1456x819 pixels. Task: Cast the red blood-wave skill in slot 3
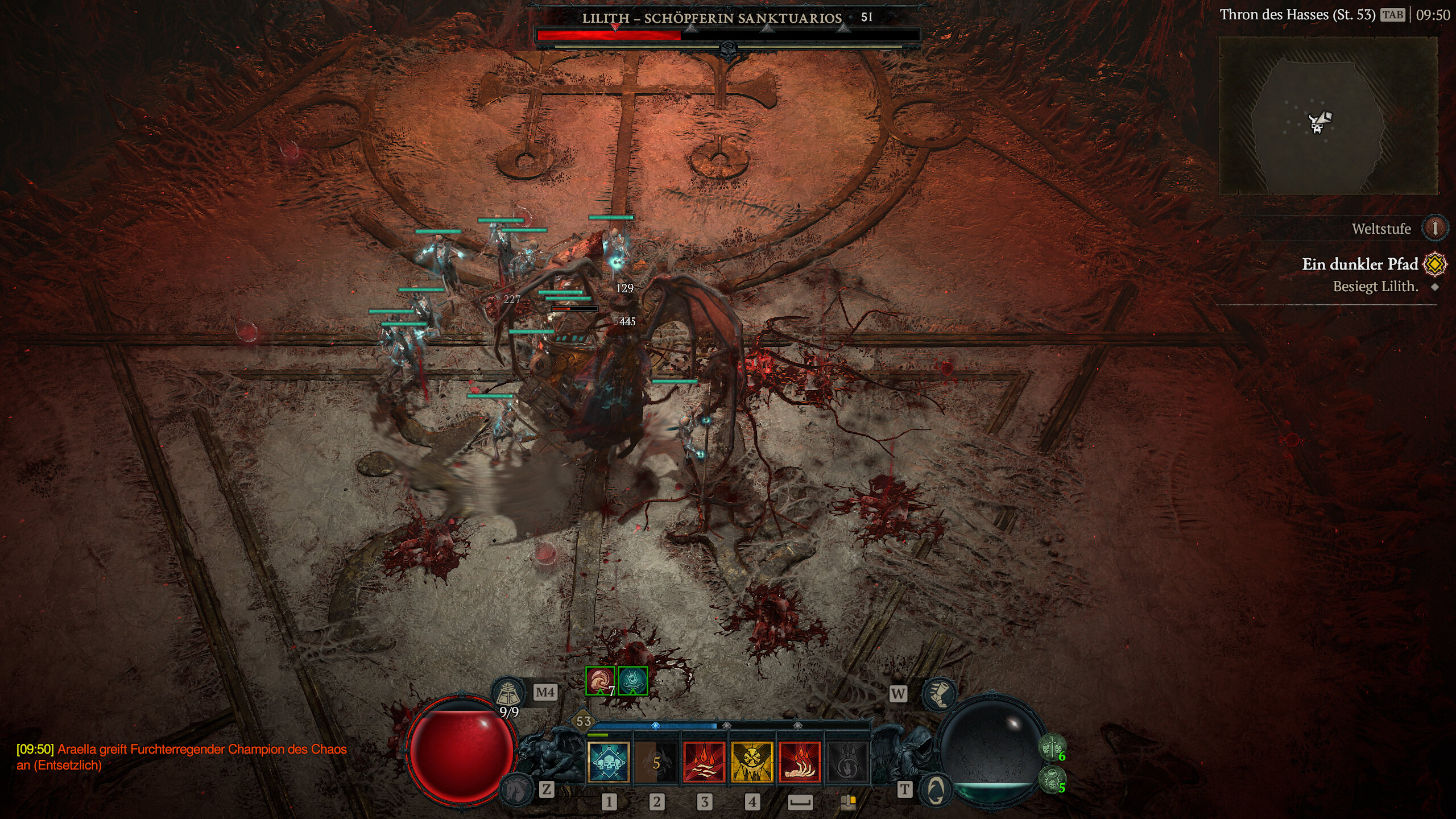click(x=704, y=762)
